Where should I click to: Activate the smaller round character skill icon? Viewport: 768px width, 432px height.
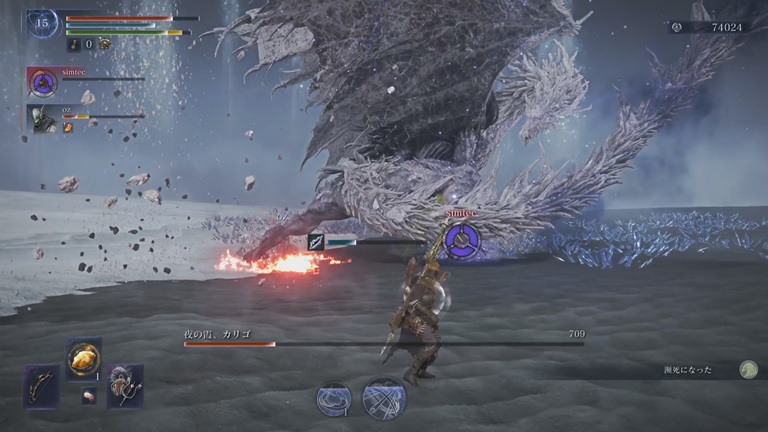334,399
